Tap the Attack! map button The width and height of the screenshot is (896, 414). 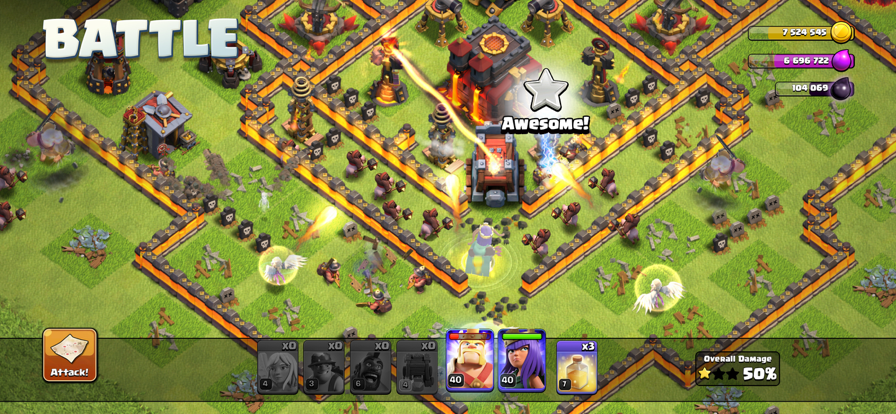tap(70, 355)
